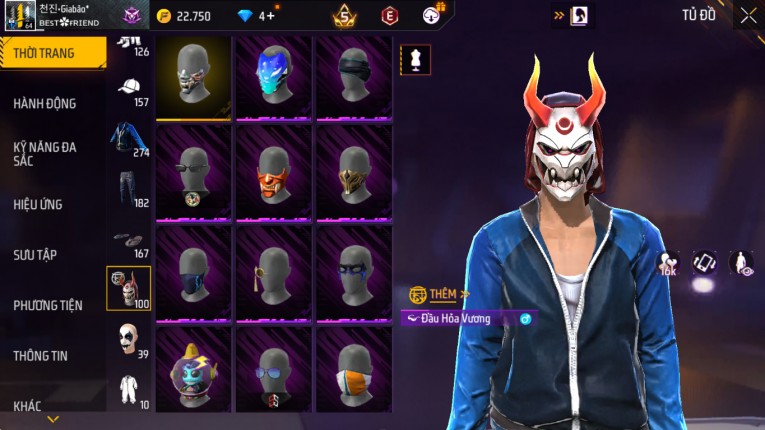Open the Hành Động tab
Viewport: 765px width, 430px height.
tap(45, 103)
